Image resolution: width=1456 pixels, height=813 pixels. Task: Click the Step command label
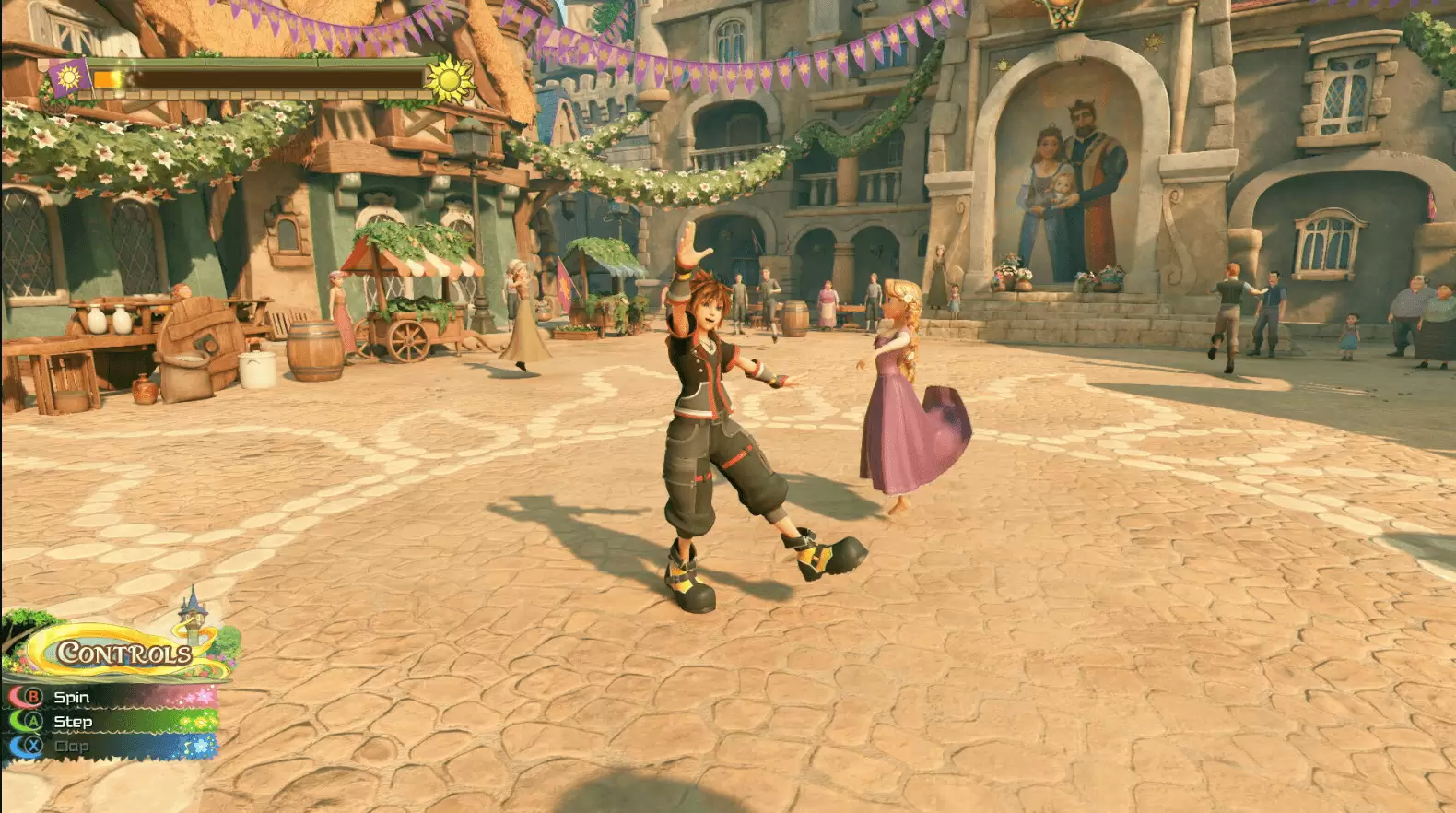point(72,722)
